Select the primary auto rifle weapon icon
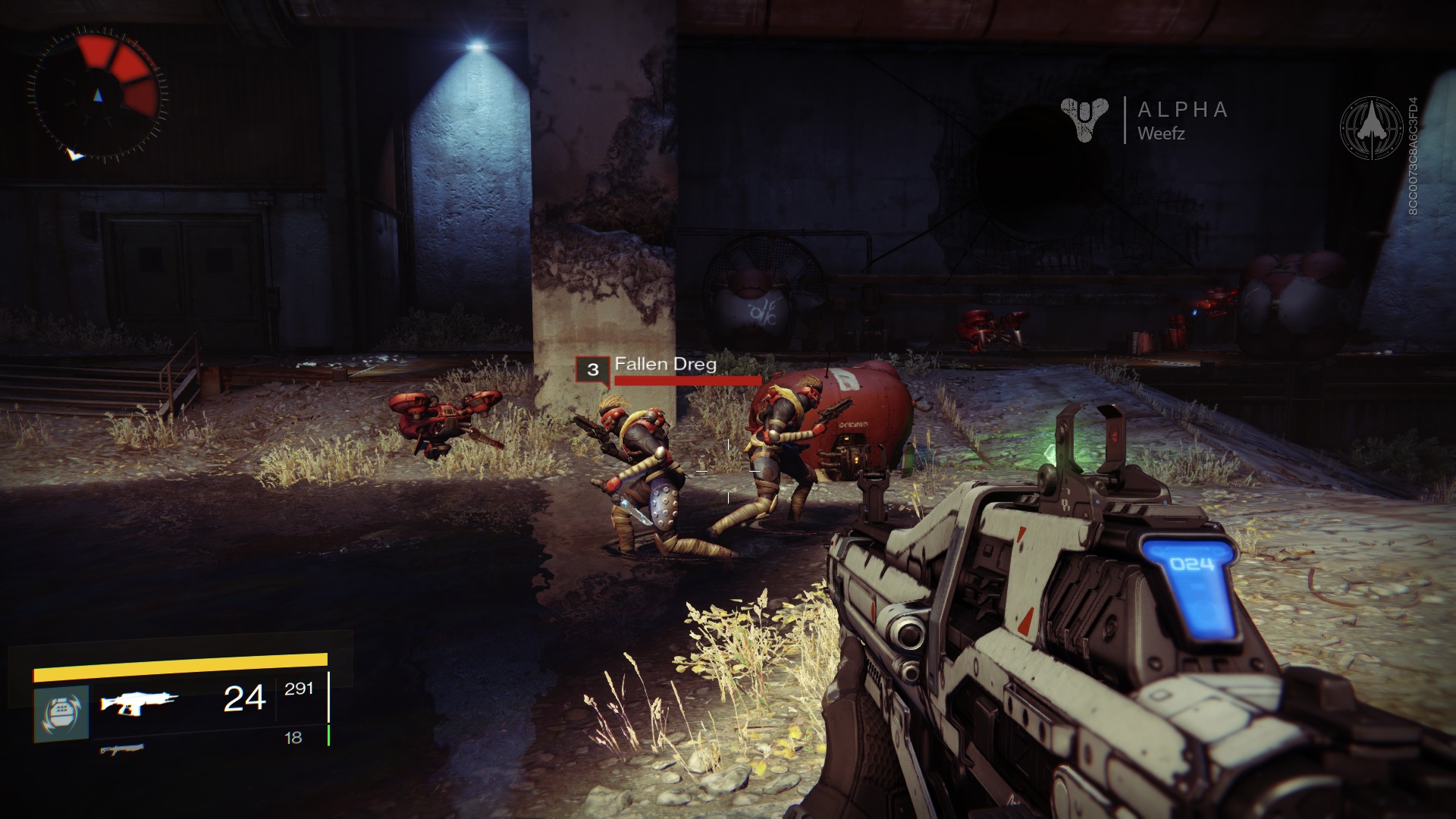The height and width of the screenshot is (819, 1456). click(140, 703)
